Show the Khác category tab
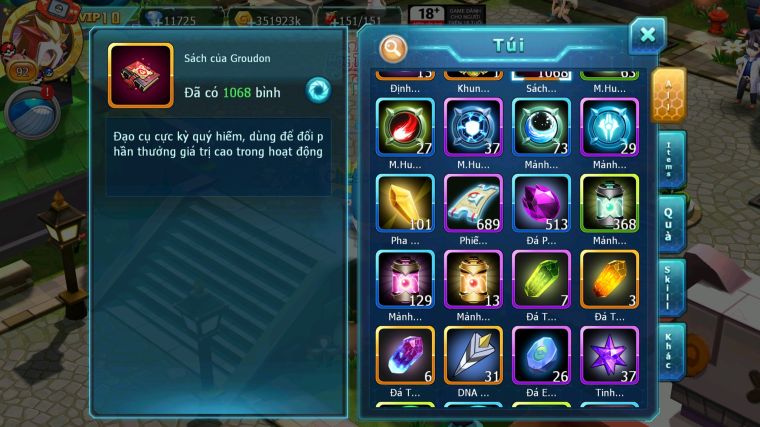The image size is (760, 427). (x=669, y=351)
